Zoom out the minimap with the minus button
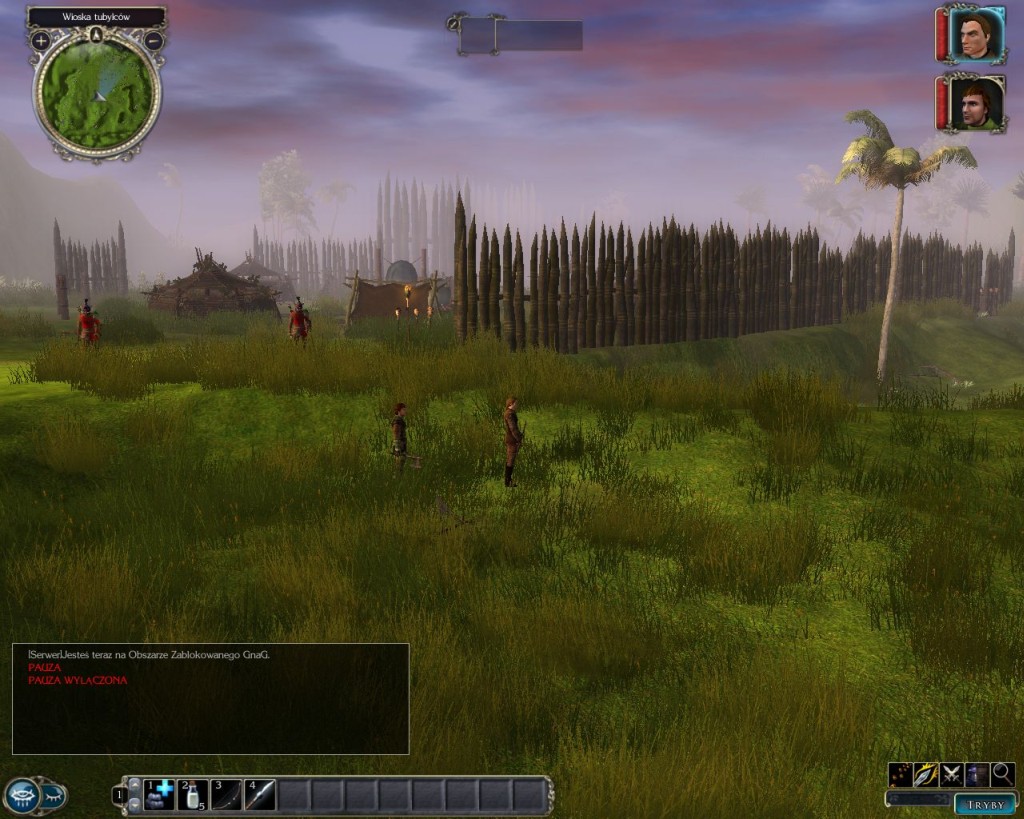1024x819 pixels. 153,41
